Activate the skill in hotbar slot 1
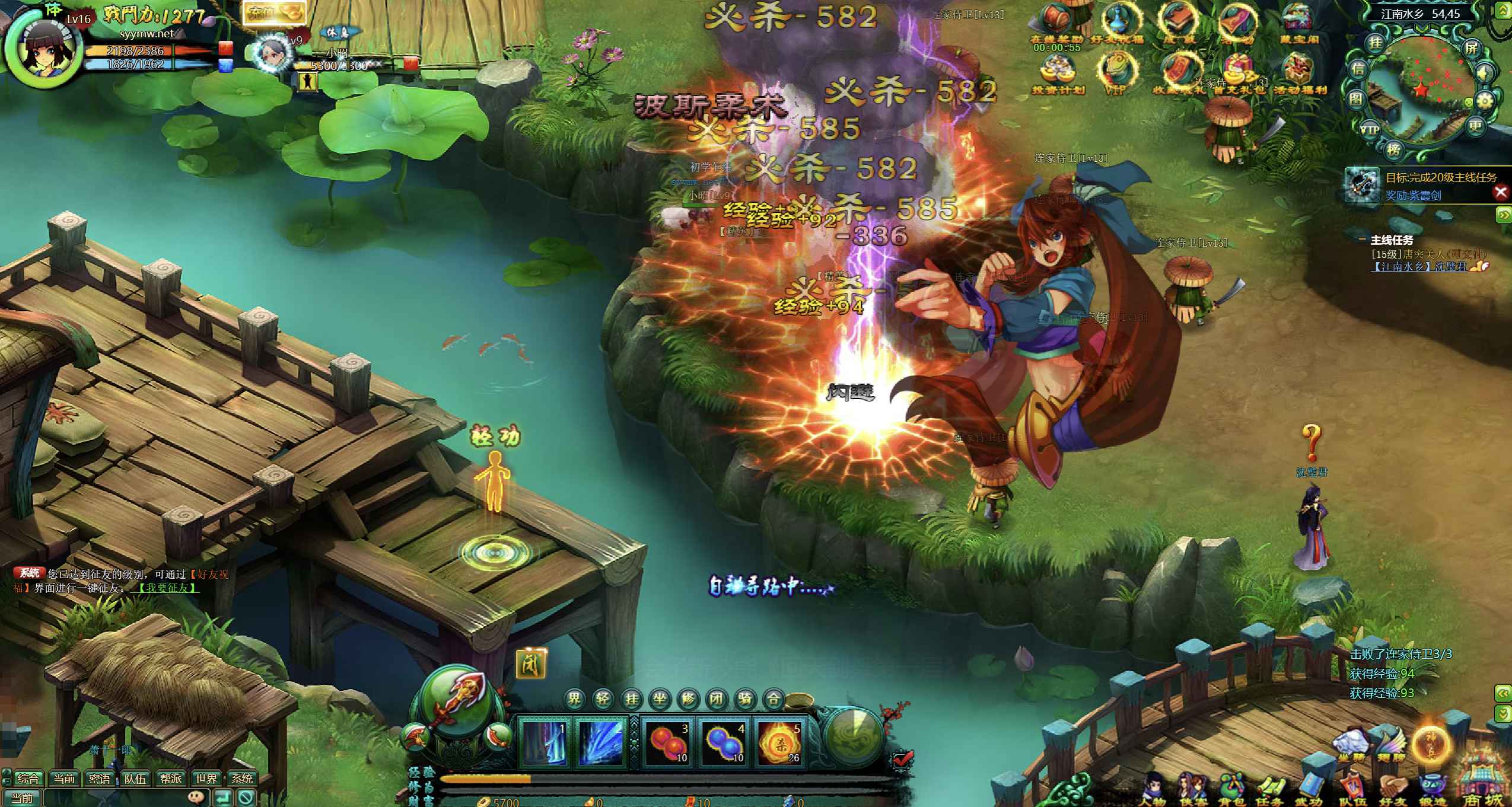 point(544,741)
